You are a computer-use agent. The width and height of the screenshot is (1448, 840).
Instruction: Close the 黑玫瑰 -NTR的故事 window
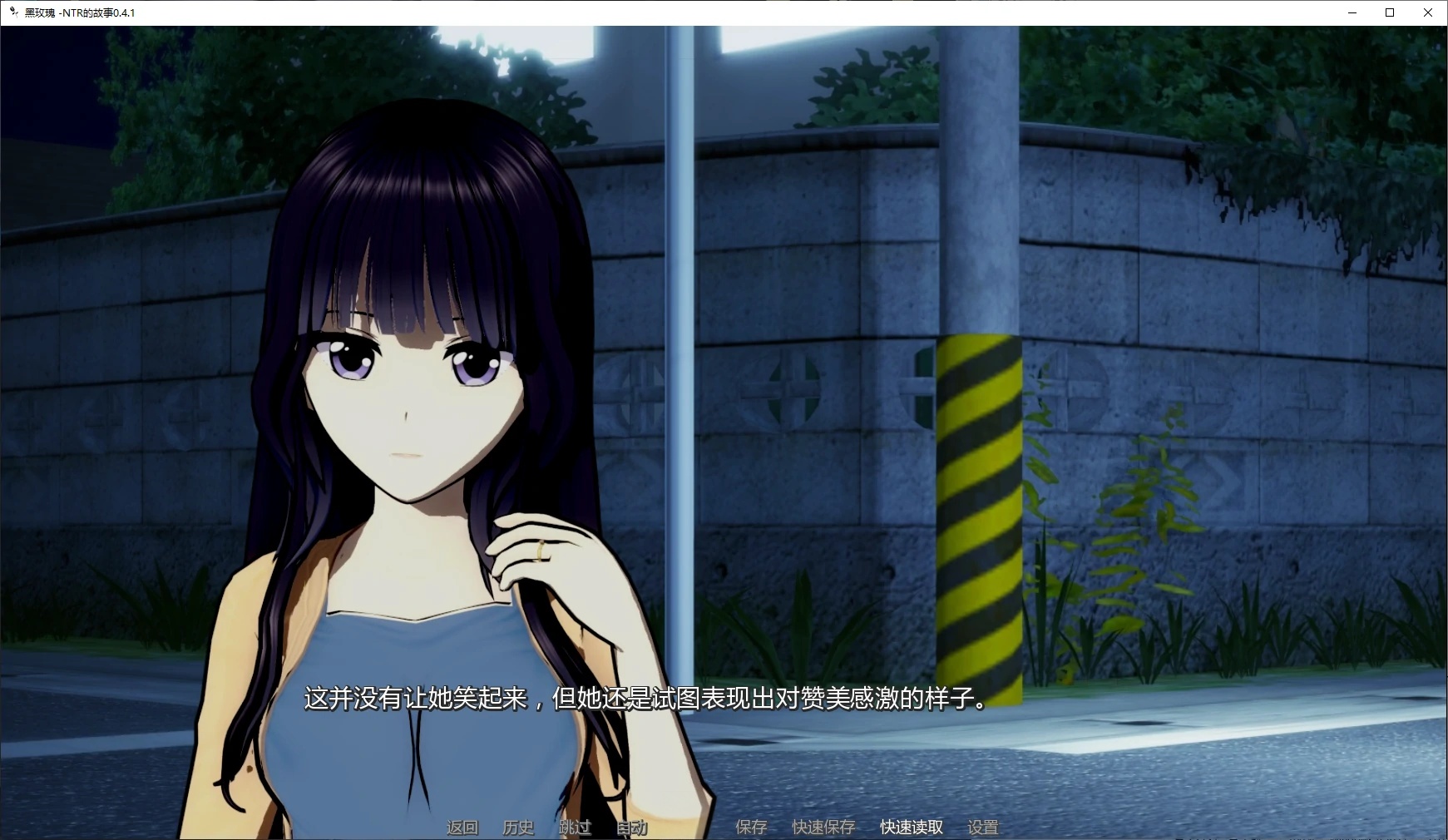pos(1428,12)
